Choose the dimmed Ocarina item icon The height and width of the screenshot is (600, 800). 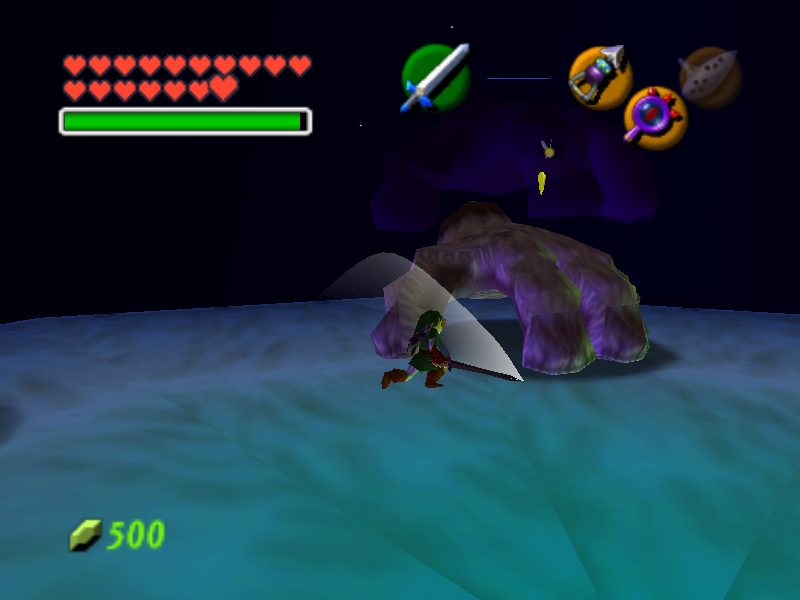point(710,77)
